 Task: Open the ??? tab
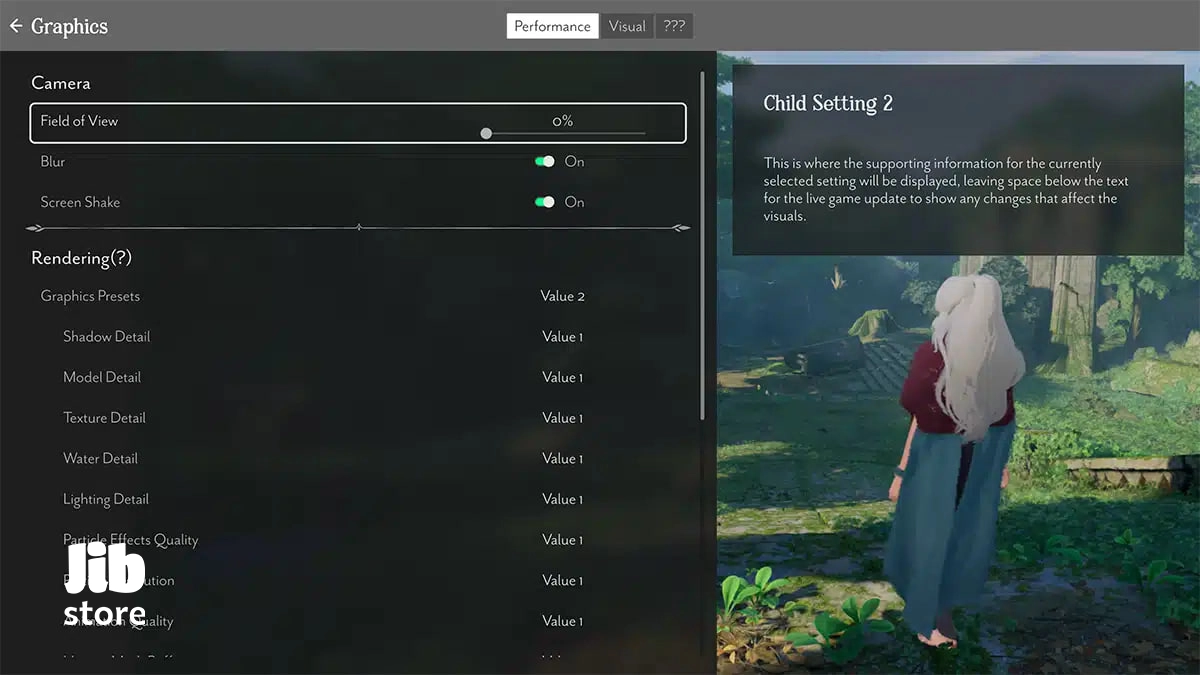[674, 26]
